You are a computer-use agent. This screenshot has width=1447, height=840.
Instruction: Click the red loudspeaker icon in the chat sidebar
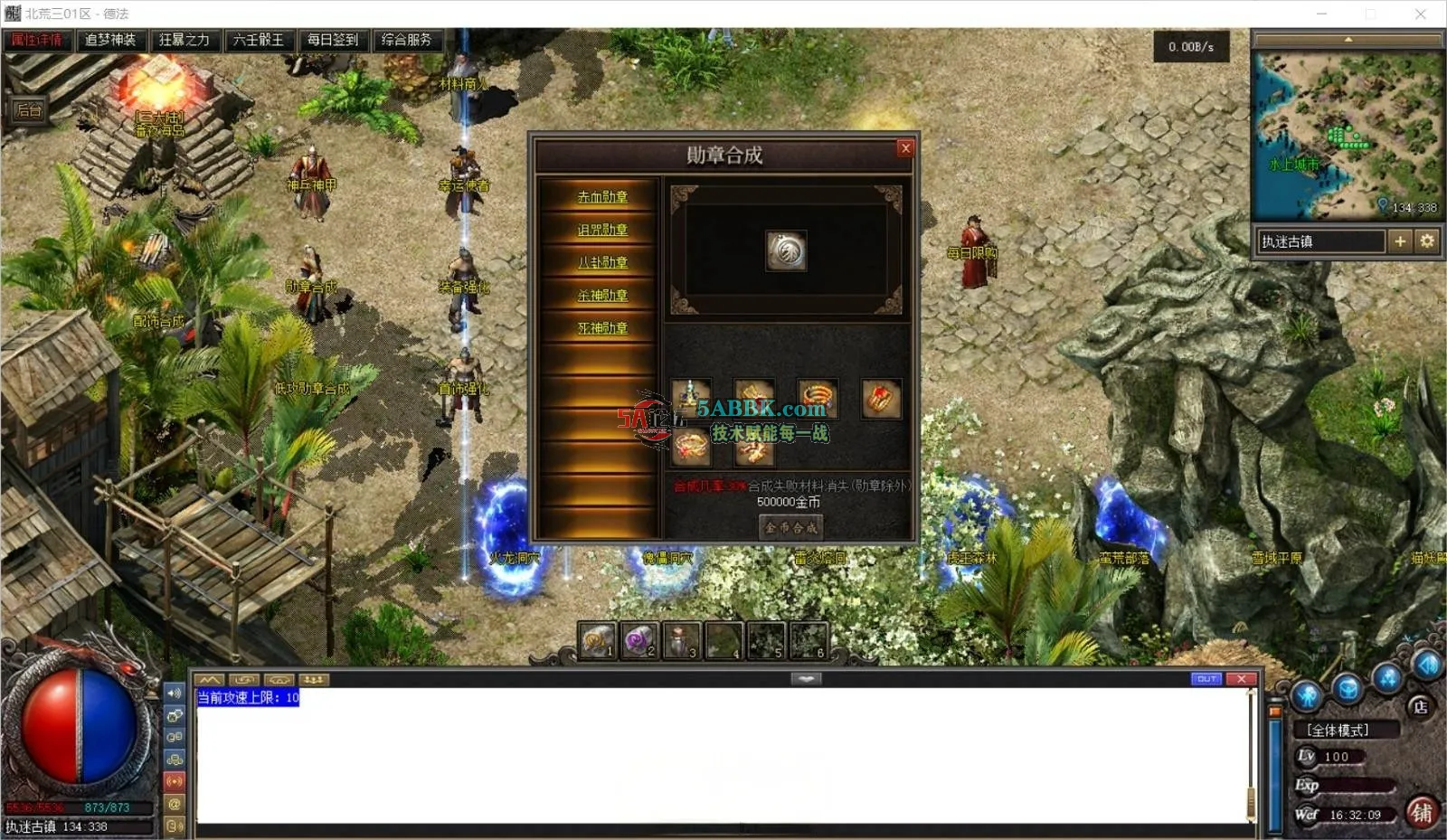pos(175,781)
